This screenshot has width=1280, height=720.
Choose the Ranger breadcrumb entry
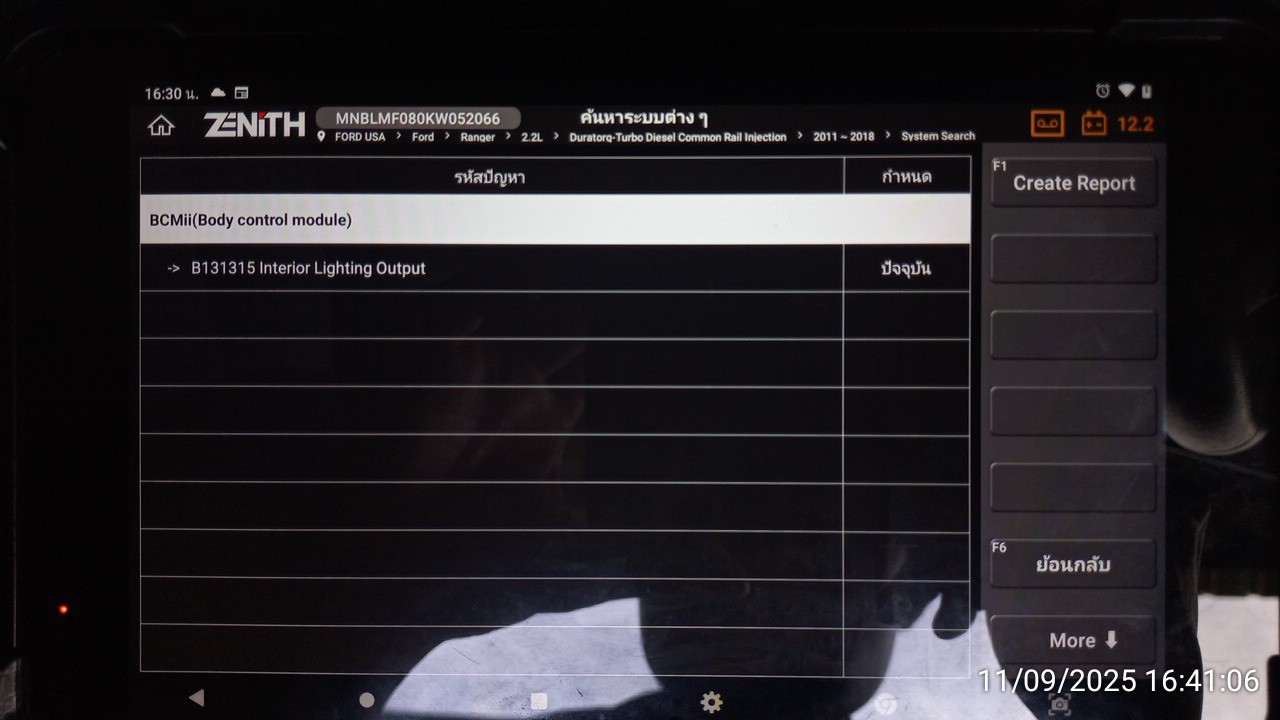point(478,137)
